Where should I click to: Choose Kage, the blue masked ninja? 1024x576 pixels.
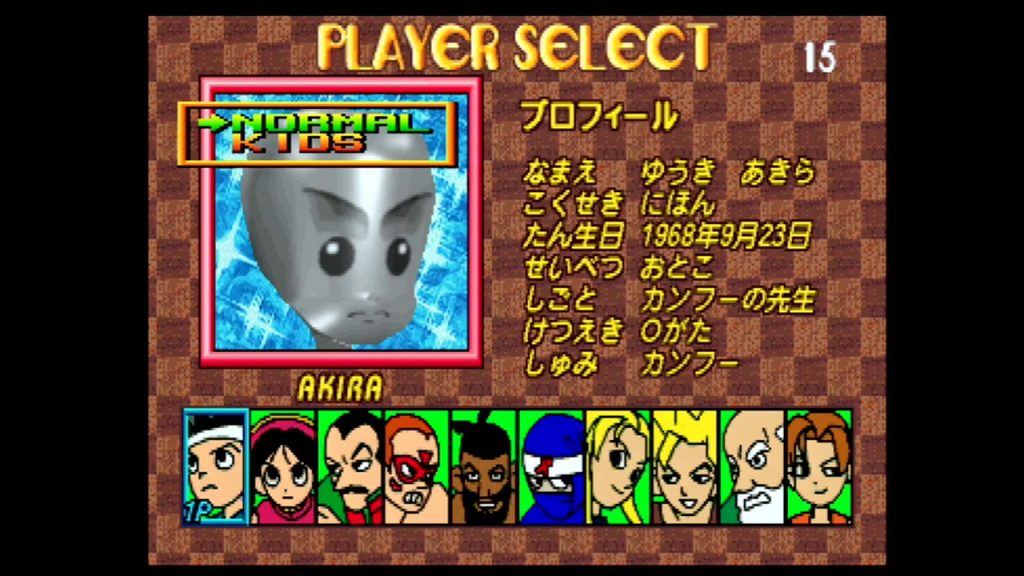551,467
